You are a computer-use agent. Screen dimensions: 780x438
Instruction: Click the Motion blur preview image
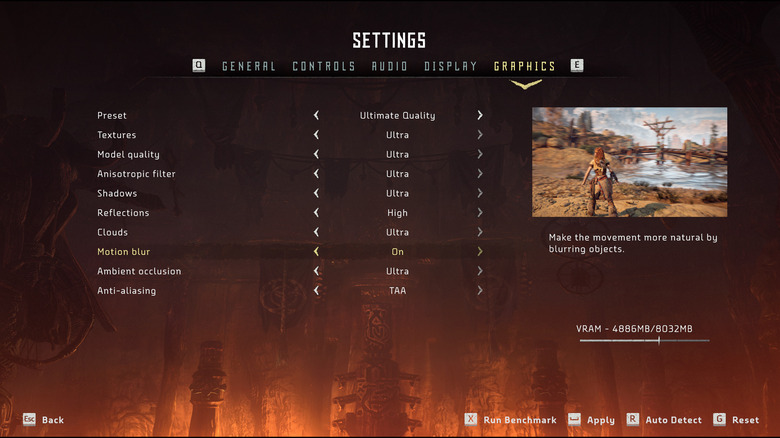point(629,162)
